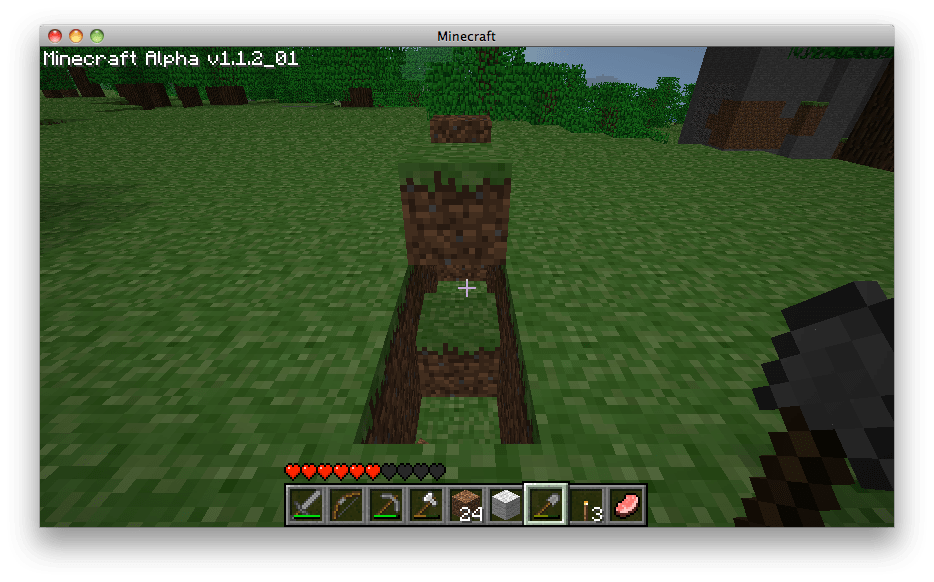Viewport: 934px width, 582px height.
Task: Close the Minecraft window with the red button
Action: [55, 36]
